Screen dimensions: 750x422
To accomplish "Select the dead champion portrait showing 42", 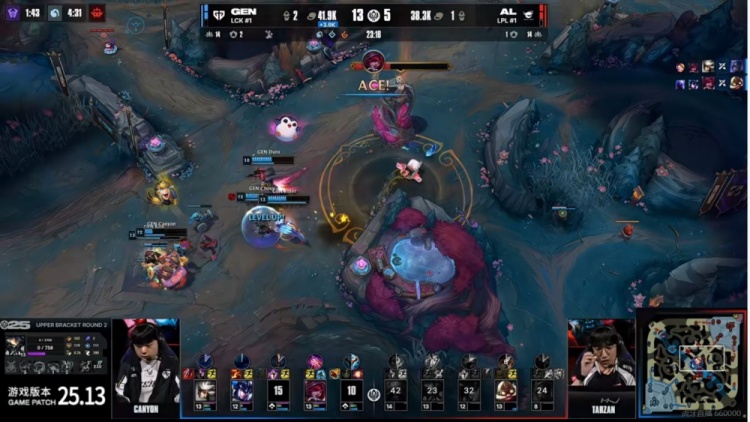I will (397, 389).
